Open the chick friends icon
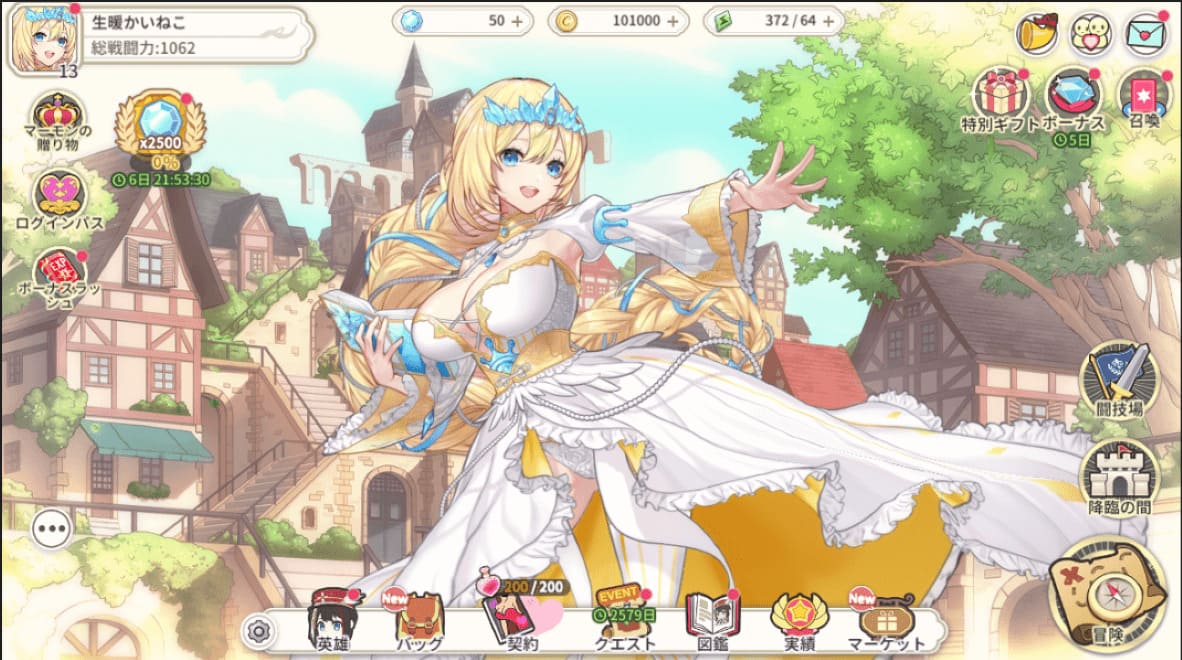The height and width of the screenshot is (660, 1182). (x=1091, y=35)
